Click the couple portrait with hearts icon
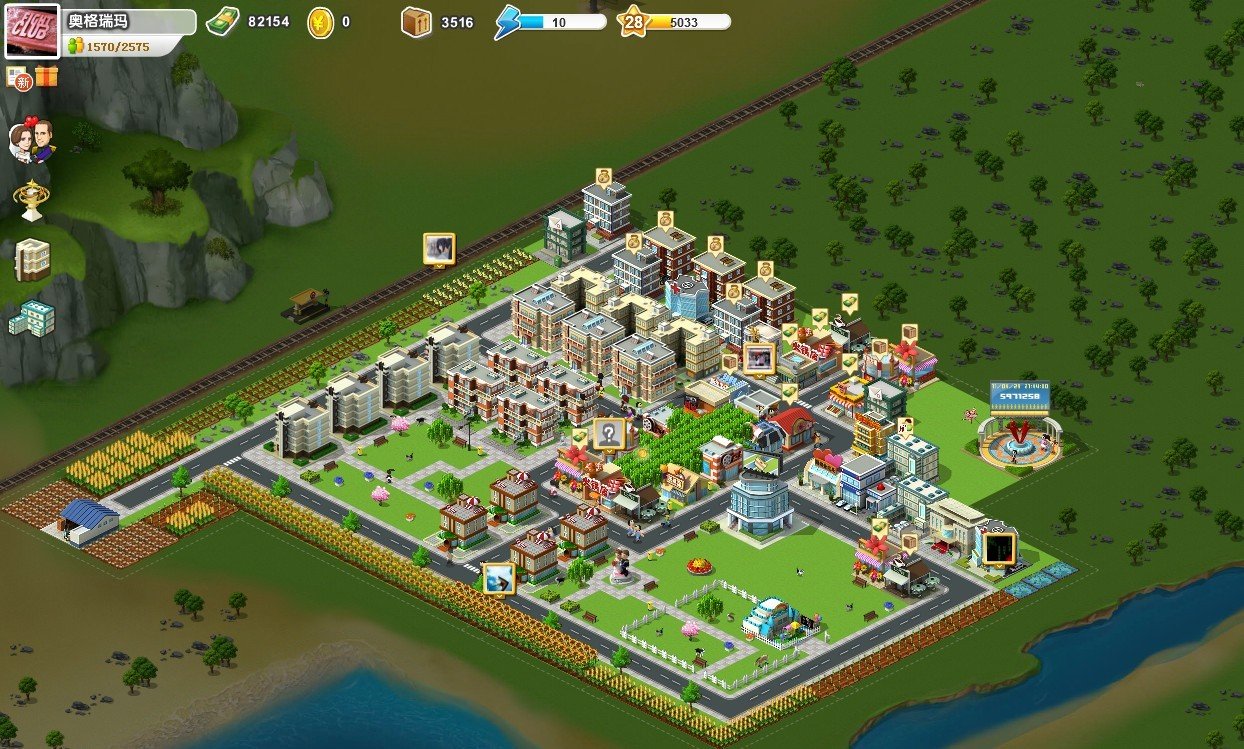 click(x=31, y=140)
